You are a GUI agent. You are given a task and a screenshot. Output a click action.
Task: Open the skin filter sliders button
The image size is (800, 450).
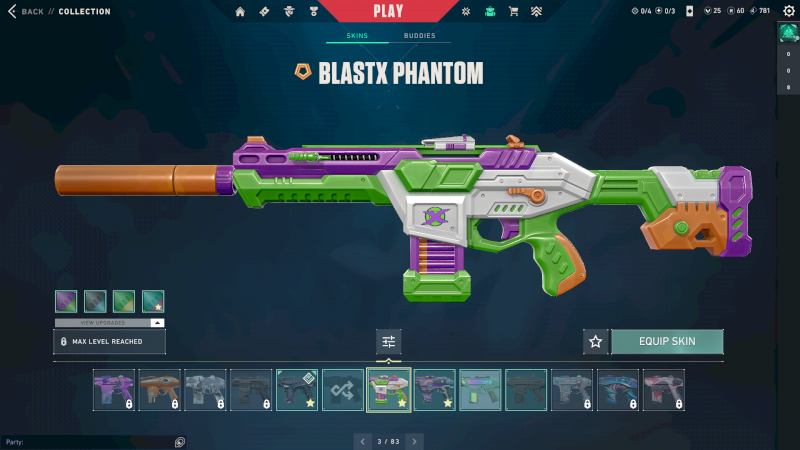(389, 342)
